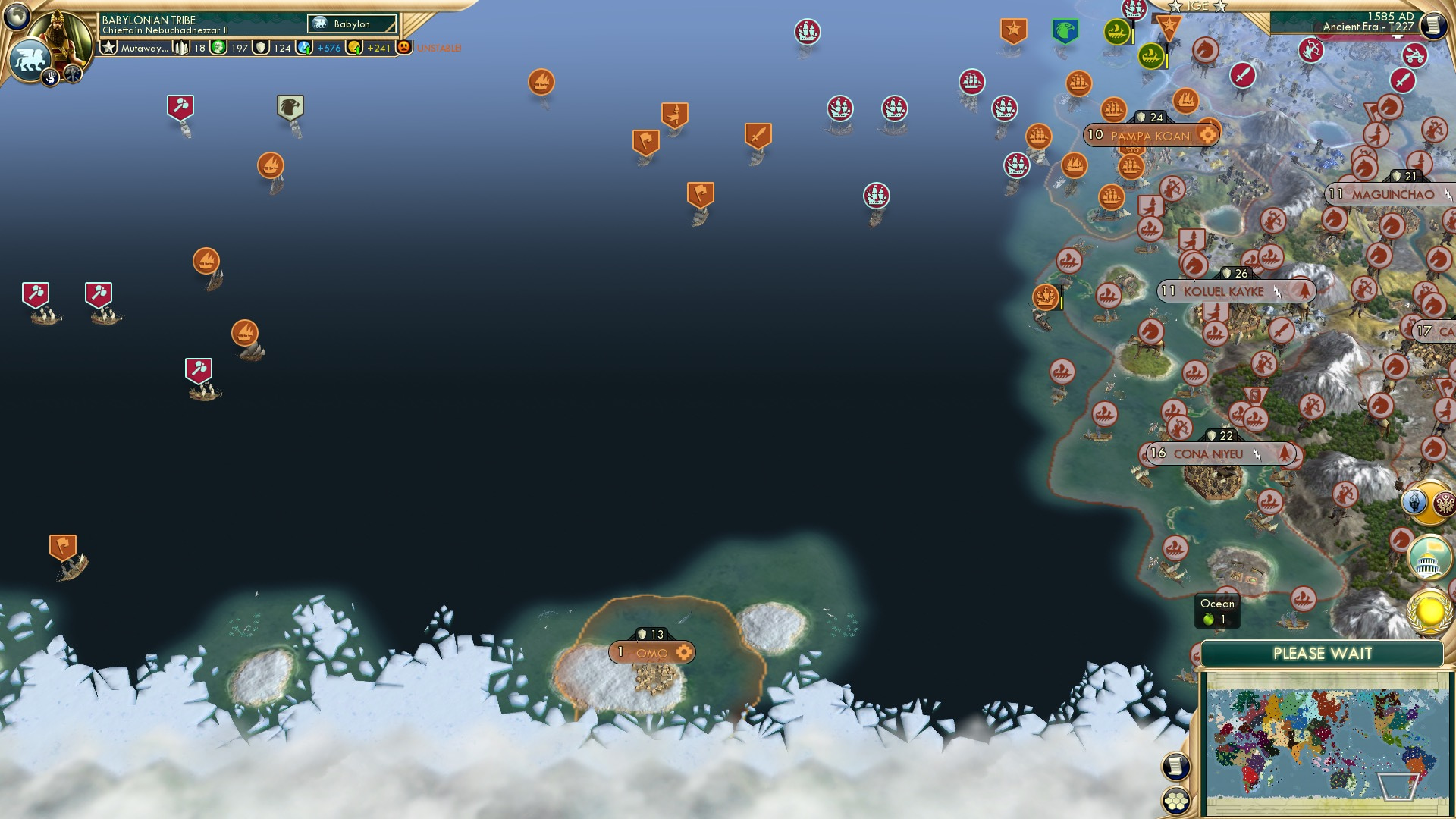The height and width of the screenshot is (819, 1456).
Task: Expand the Koluel Kayke city banner
Action: [x=1235, y=290]
